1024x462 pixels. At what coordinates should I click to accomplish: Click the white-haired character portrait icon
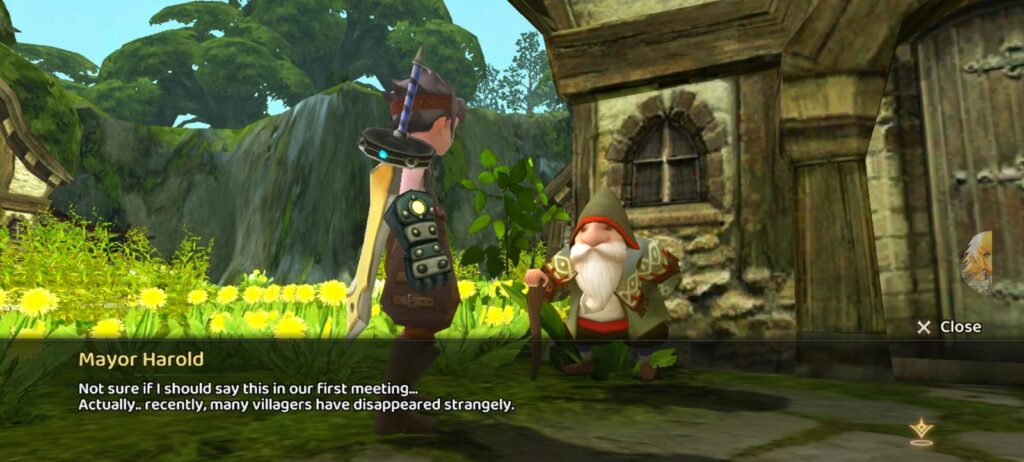977,262
